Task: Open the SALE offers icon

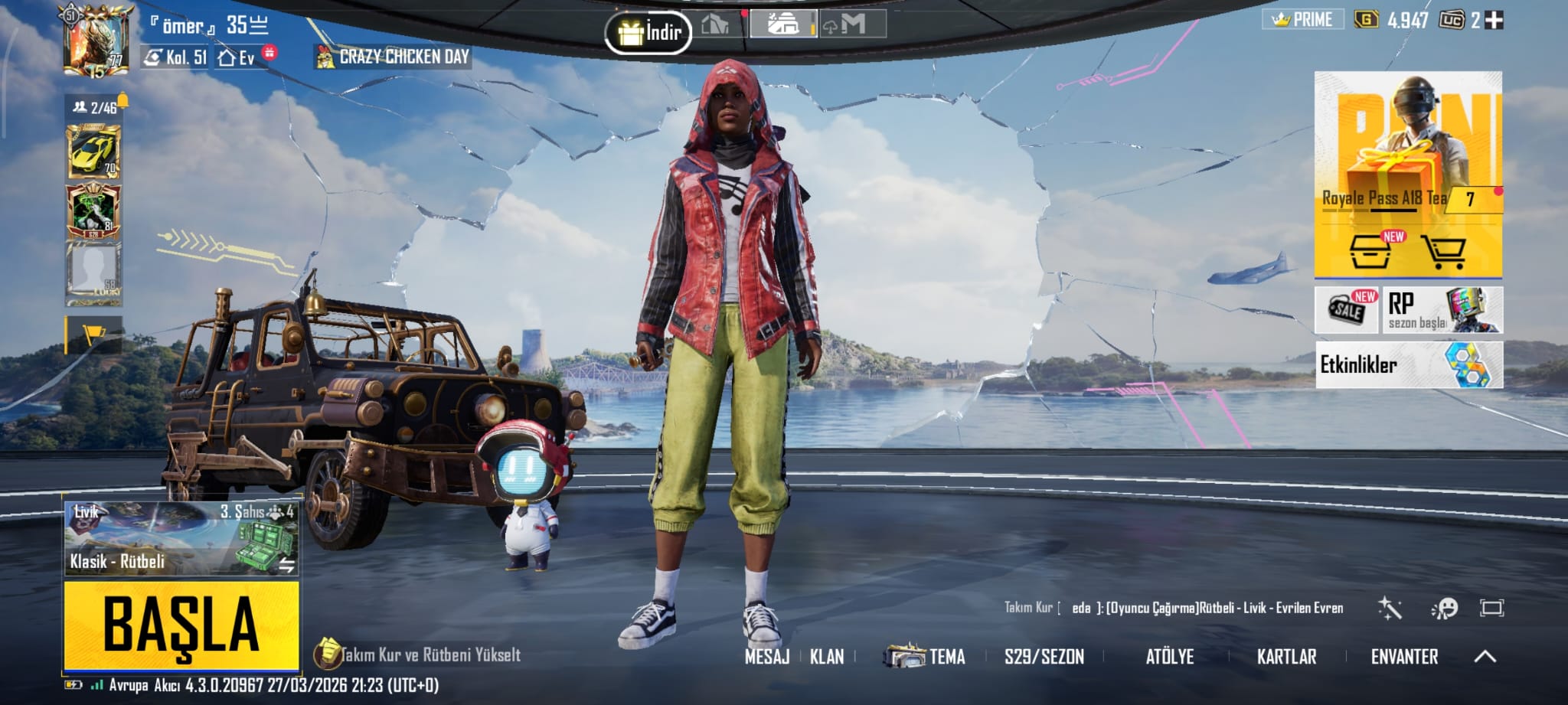Action: coord(1347,309)
